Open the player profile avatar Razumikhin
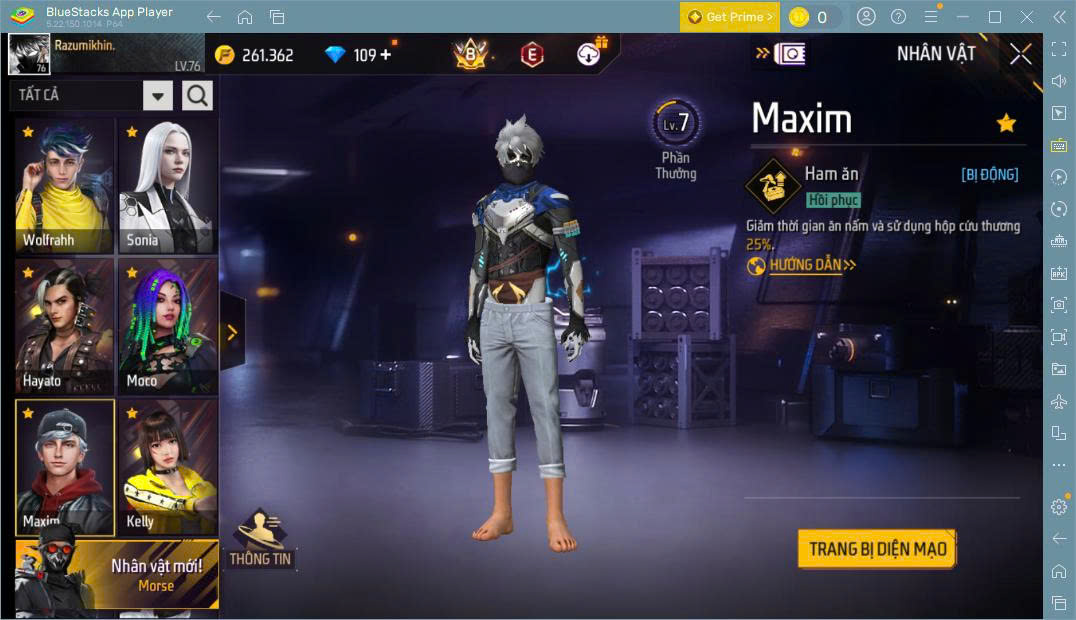Screen dimensions: 1076x620 [29, 54]
